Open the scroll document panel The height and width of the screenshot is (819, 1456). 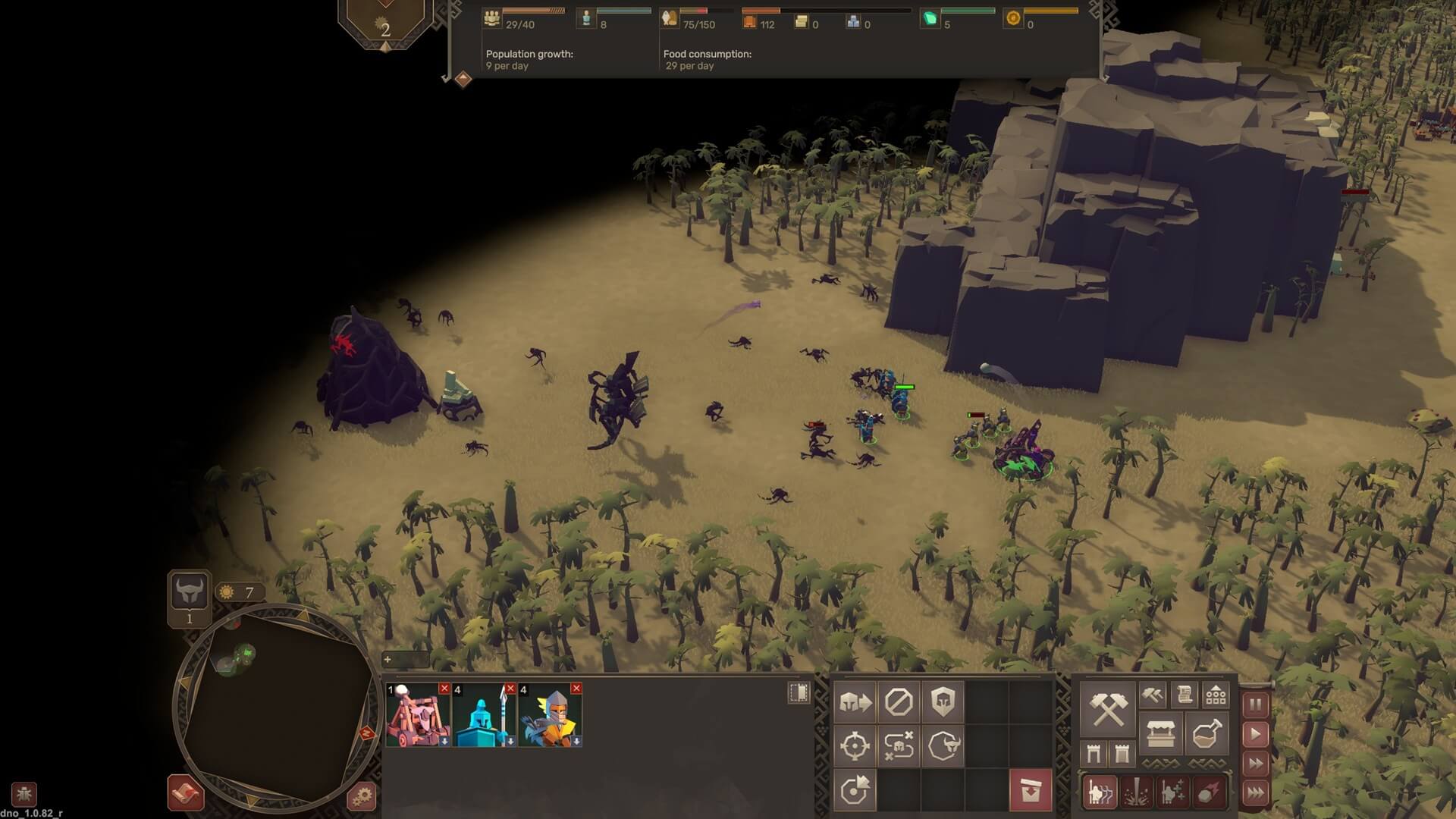pos(1185,694)
